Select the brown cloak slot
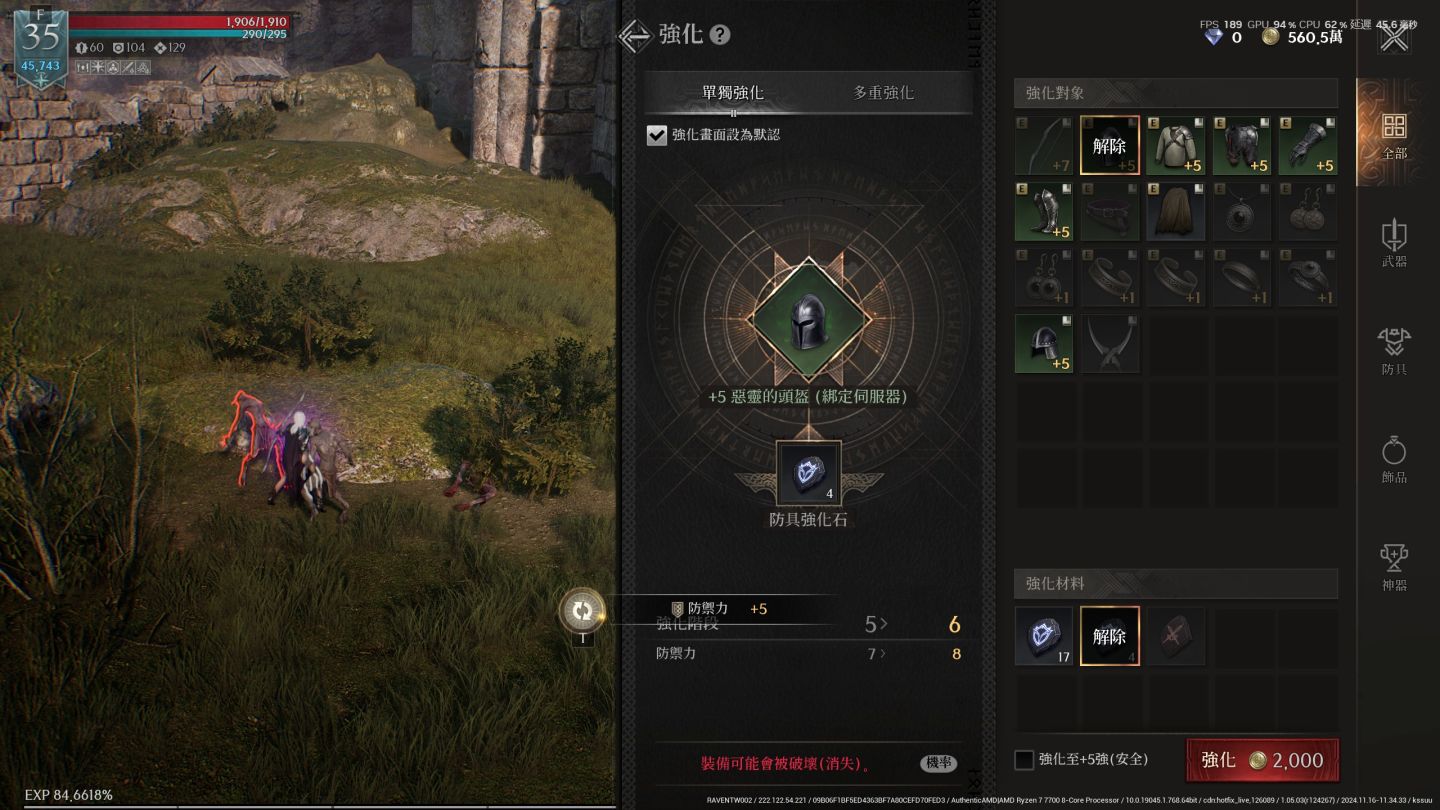1440x810 pixels. [1176, 212]
